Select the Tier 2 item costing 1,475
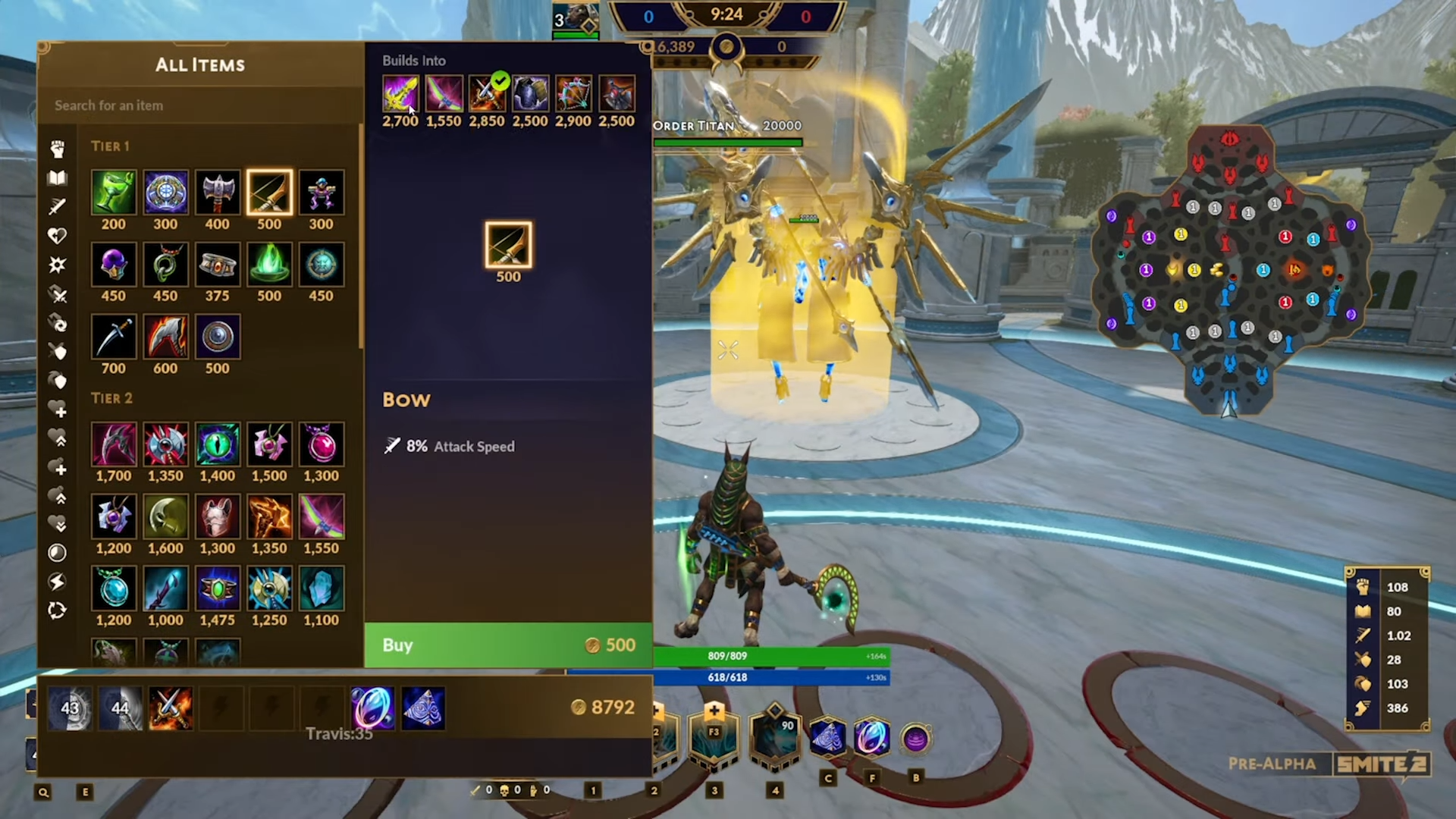 pos(218,588)
